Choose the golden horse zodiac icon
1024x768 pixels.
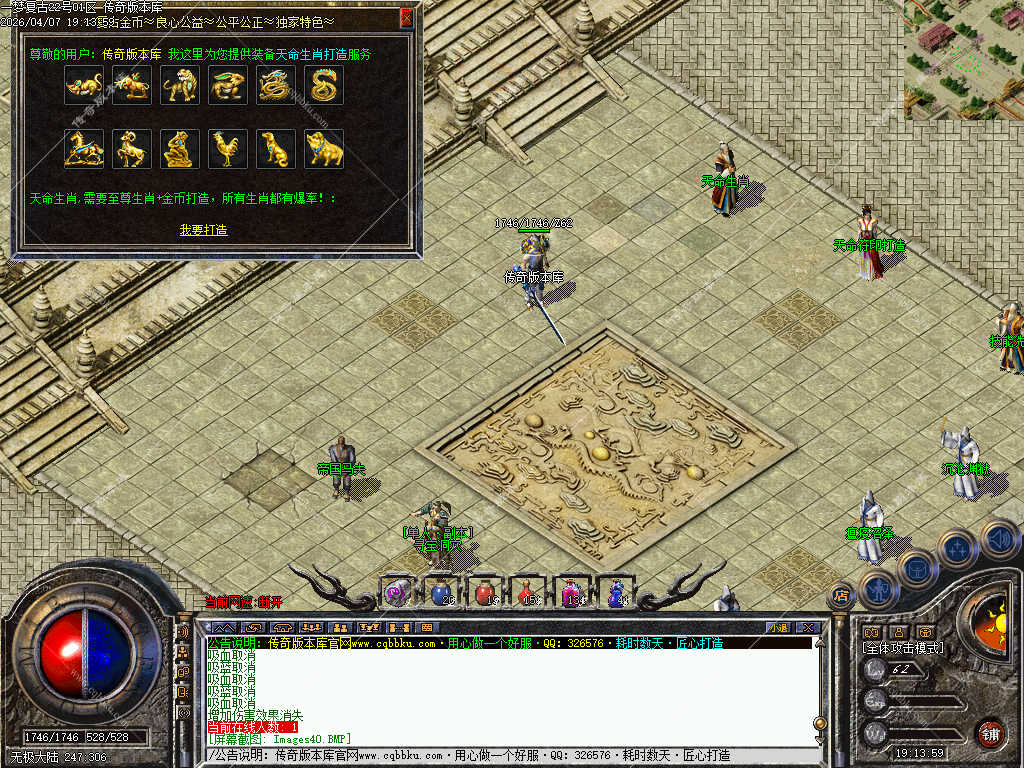click(84, 149)
